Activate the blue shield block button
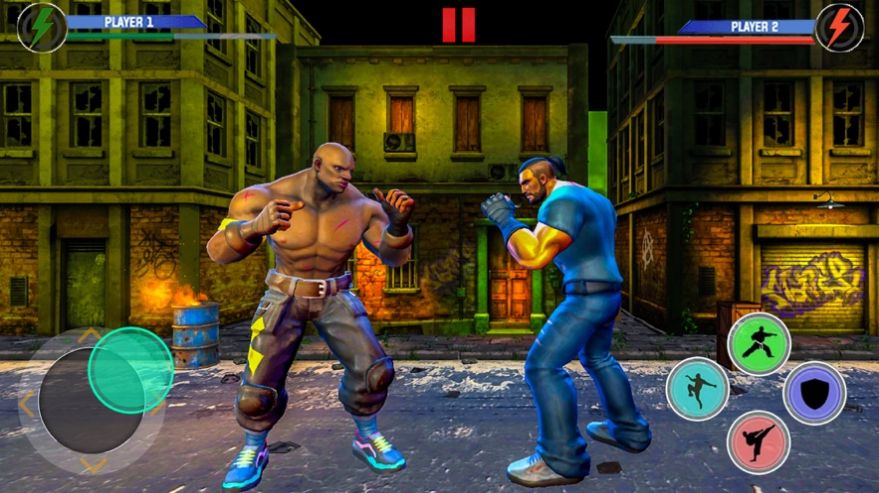The width and height of the screenshot is (879, 493). point(814,393)
